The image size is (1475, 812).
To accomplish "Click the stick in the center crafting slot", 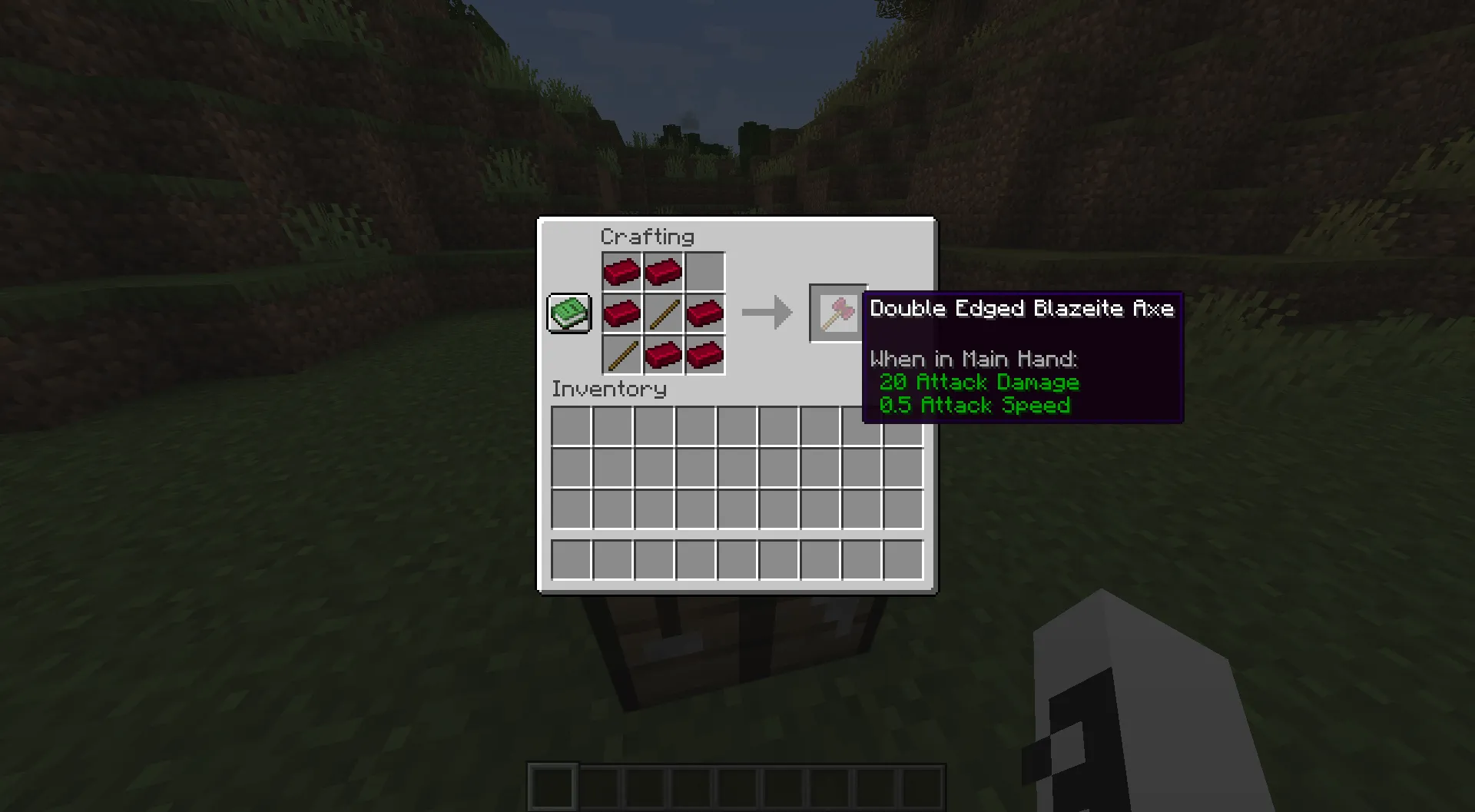I will [664, 313].
